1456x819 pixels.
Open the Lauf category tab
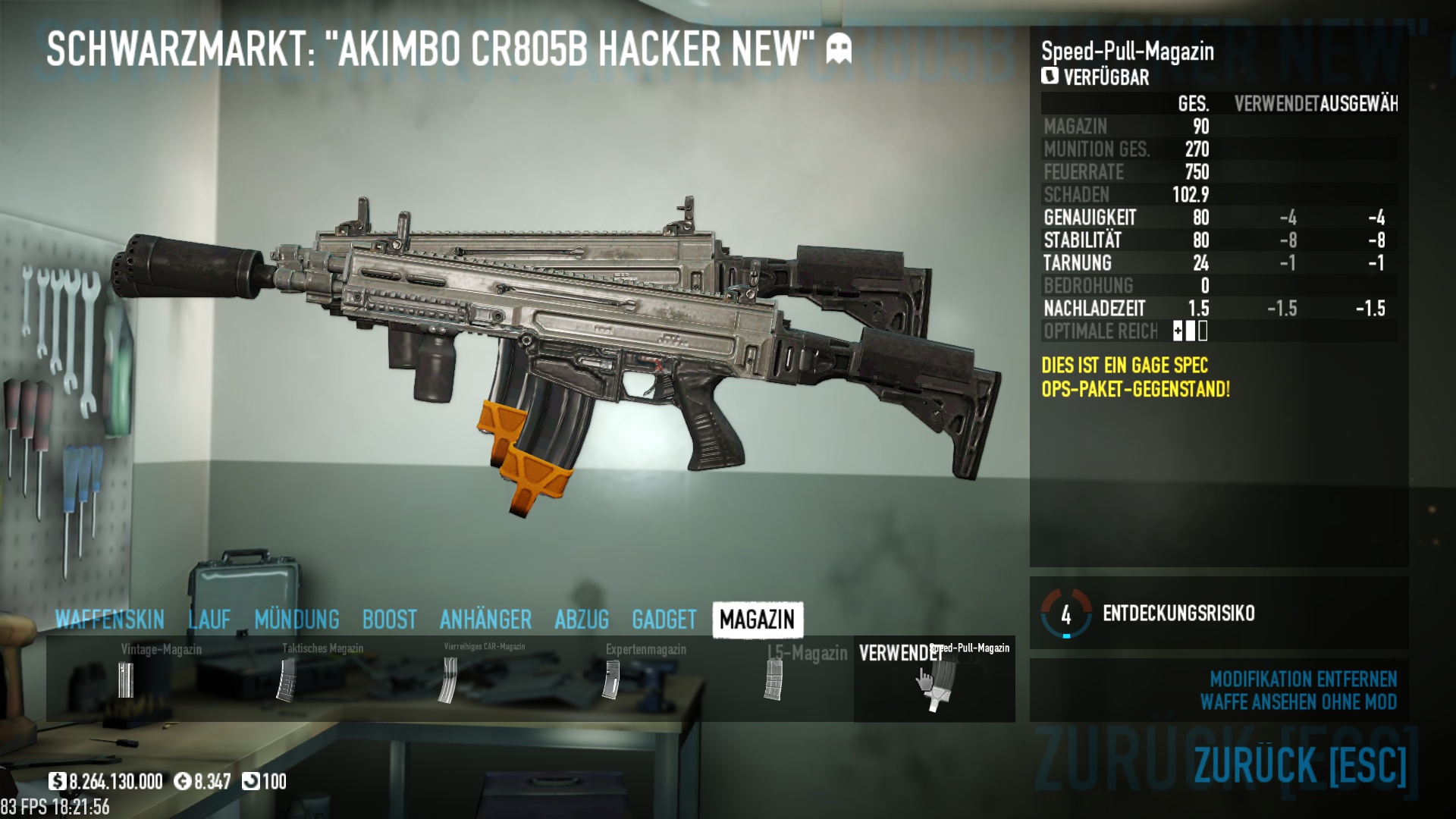coord(209,620)
